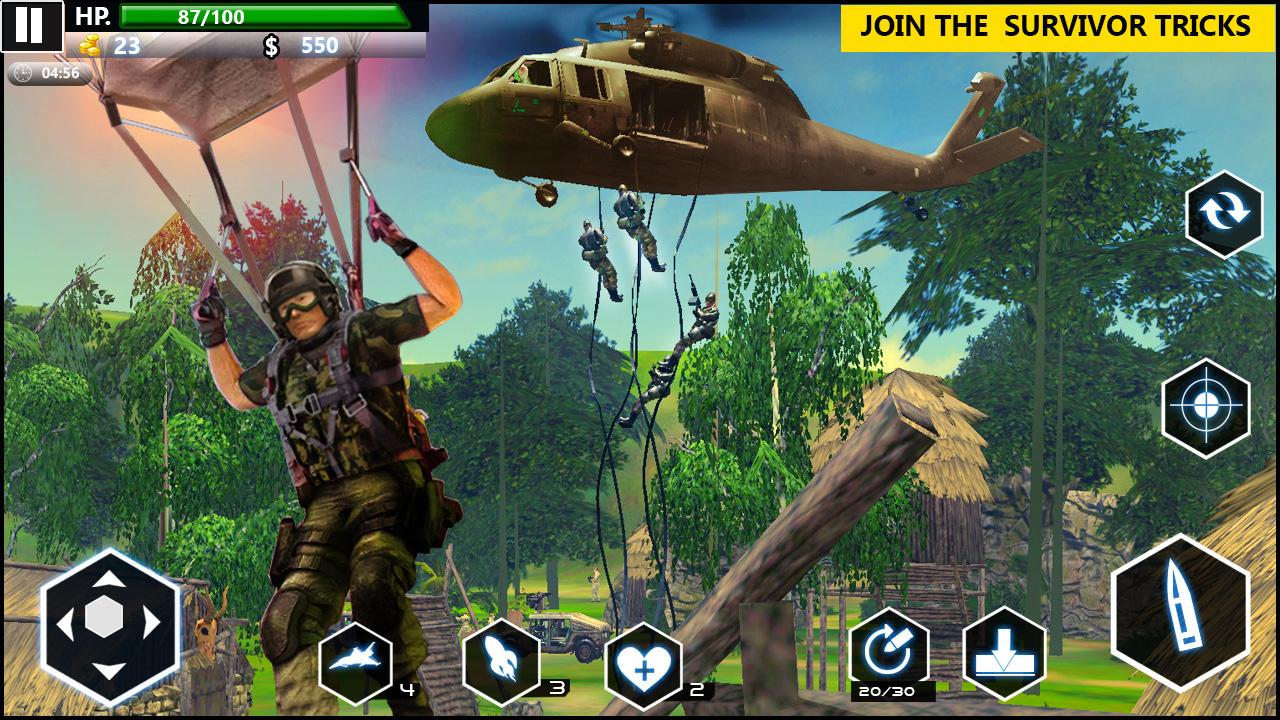Click the $550 cash display
1280x720 pixels.
coord(300,43)
